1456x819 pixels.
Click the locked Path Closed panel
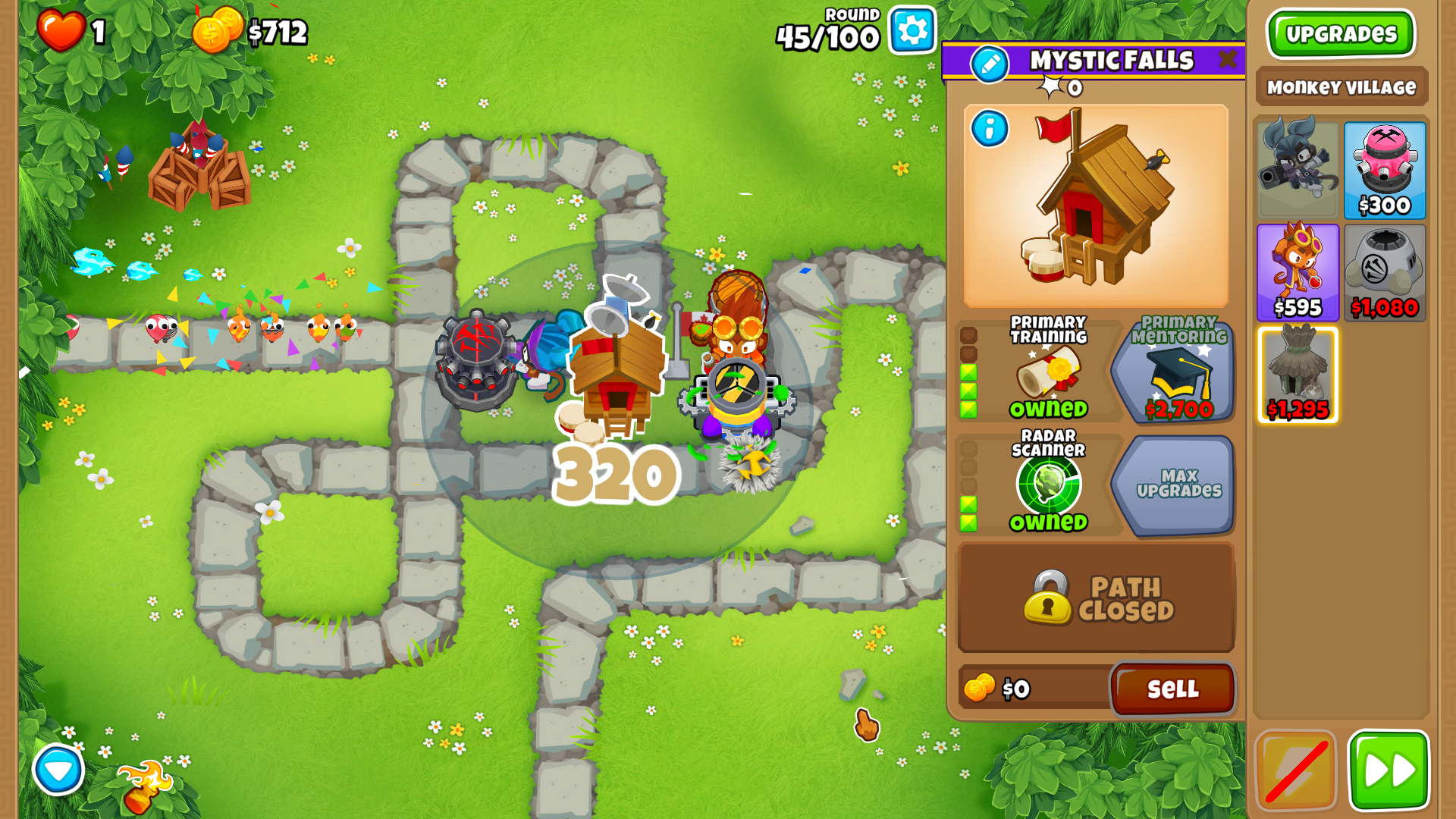coord(1097,598)
